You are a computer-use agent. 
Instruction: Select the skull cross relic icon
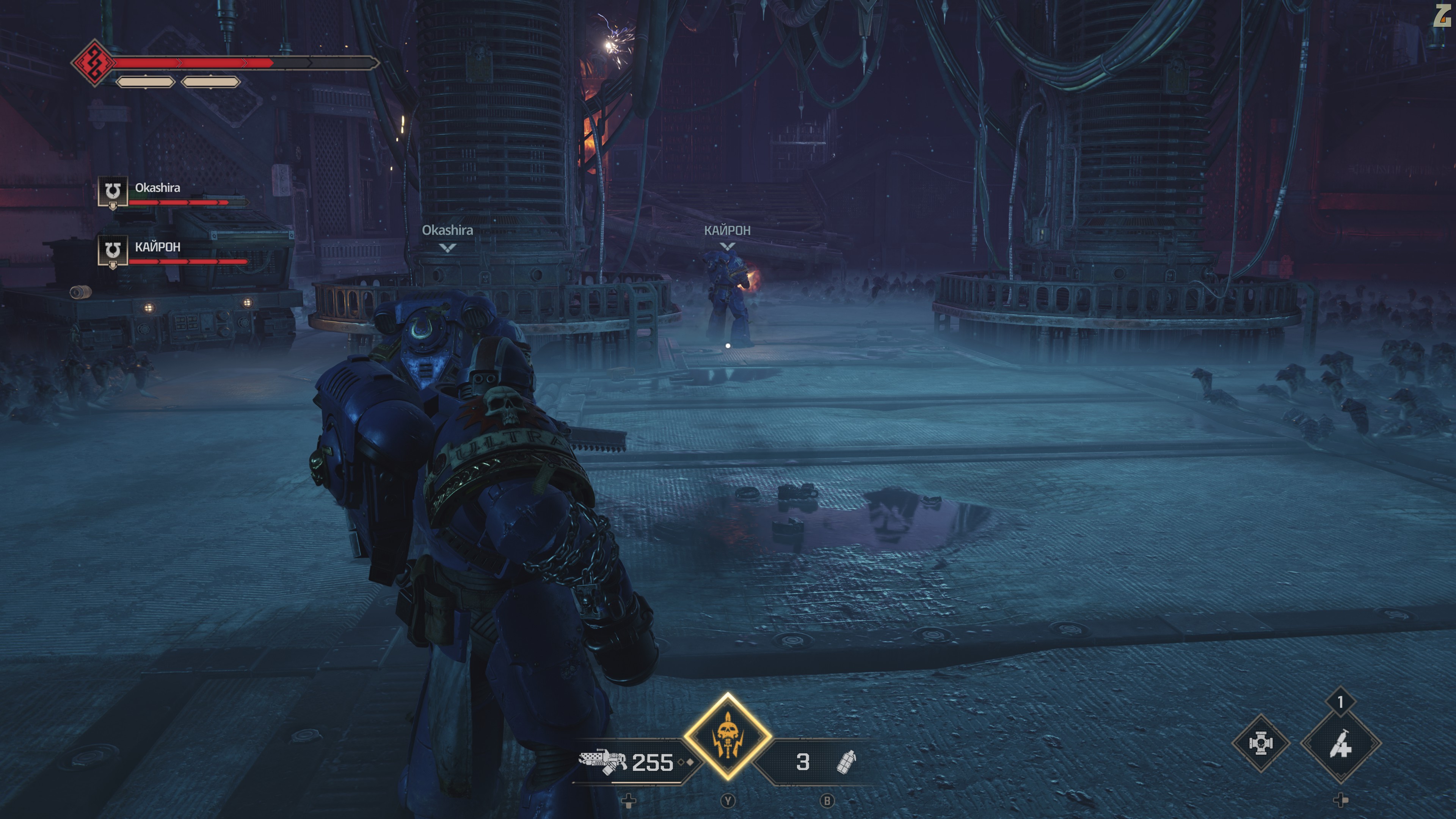pyautogui.click(x=1260, y=743)
